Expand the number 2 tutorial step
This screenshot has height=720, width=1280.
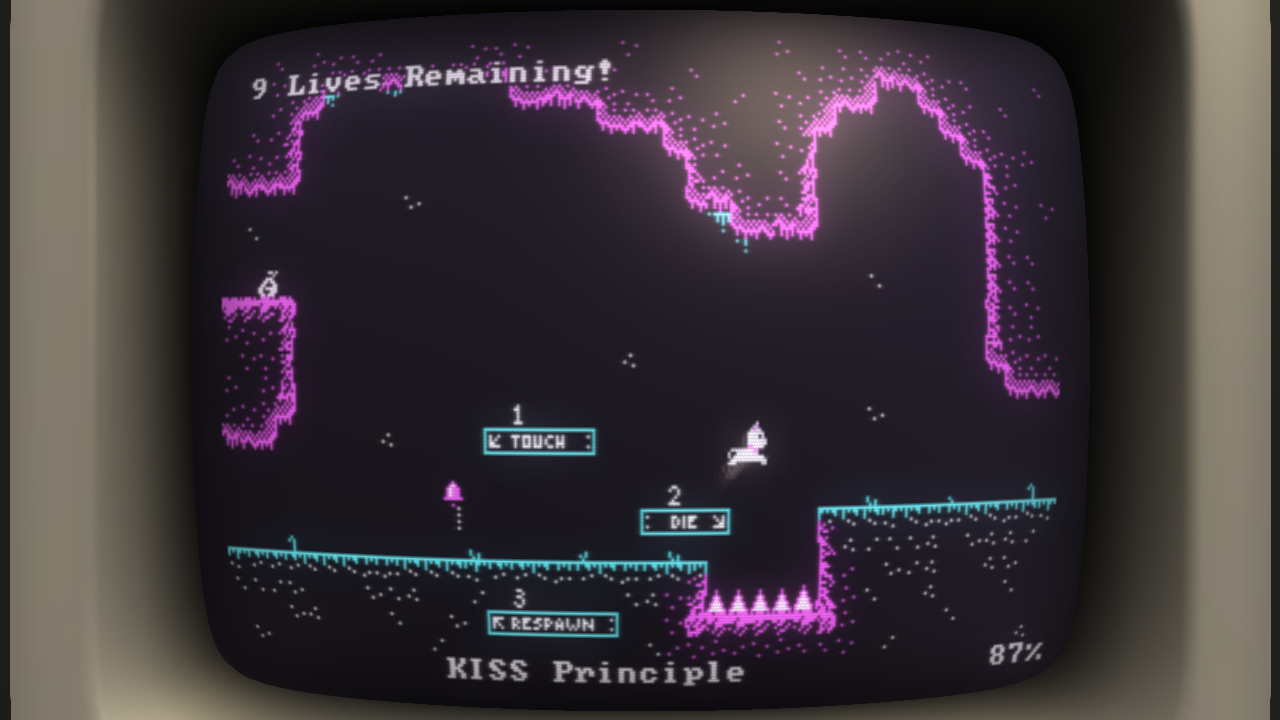pos(674,496)
